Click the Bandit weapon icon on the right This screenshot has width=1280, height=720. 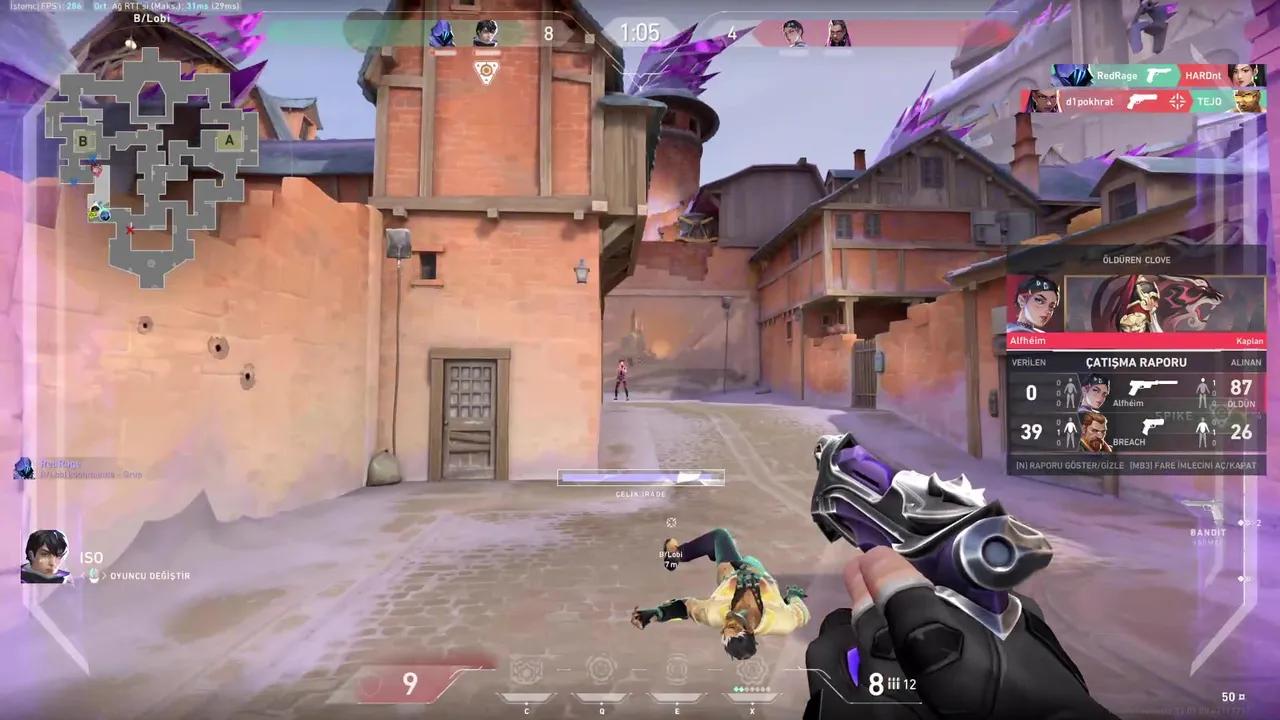(1207, 511)
